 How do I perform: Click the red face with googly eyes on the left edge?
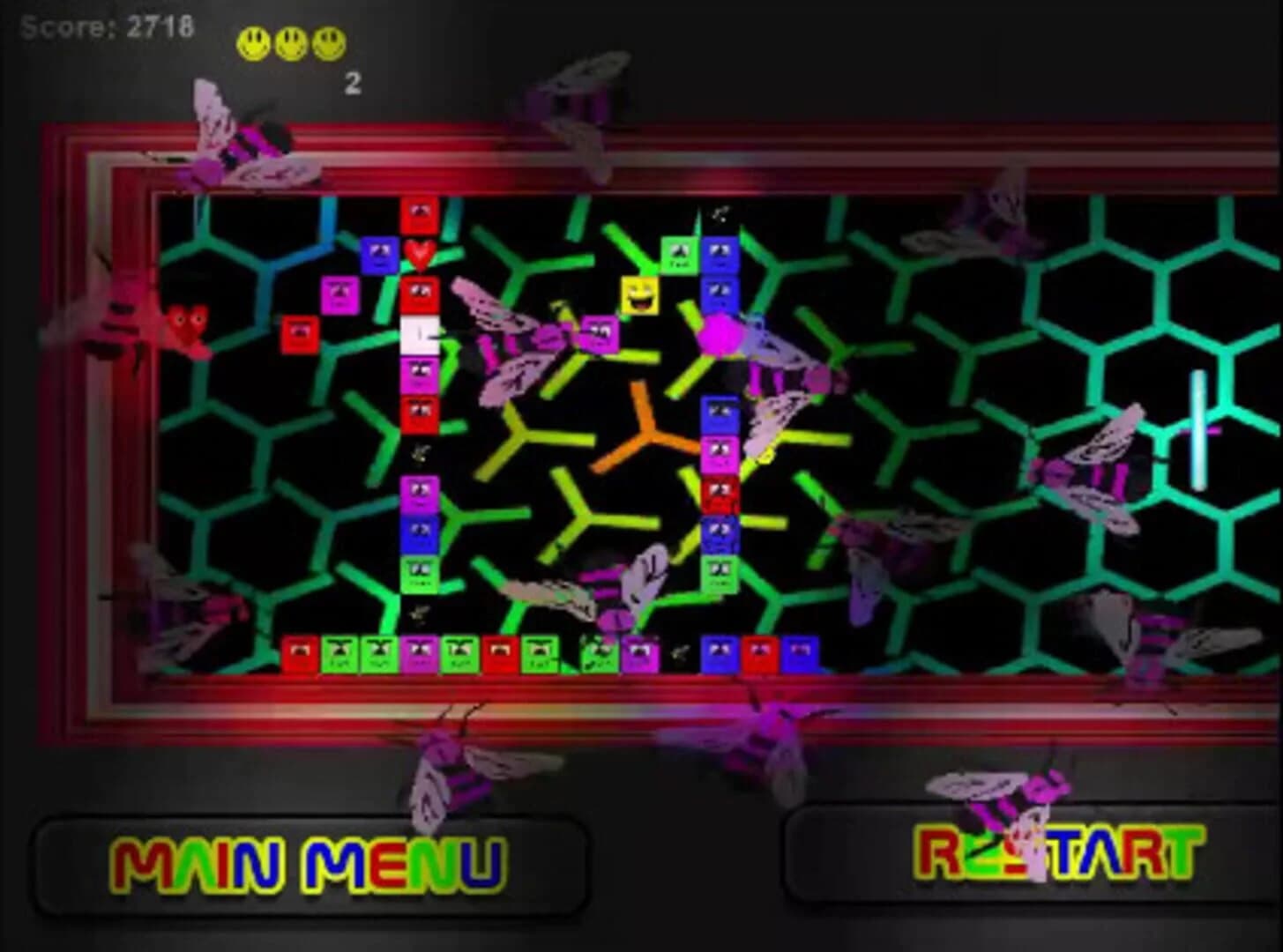tap(187, 324)
